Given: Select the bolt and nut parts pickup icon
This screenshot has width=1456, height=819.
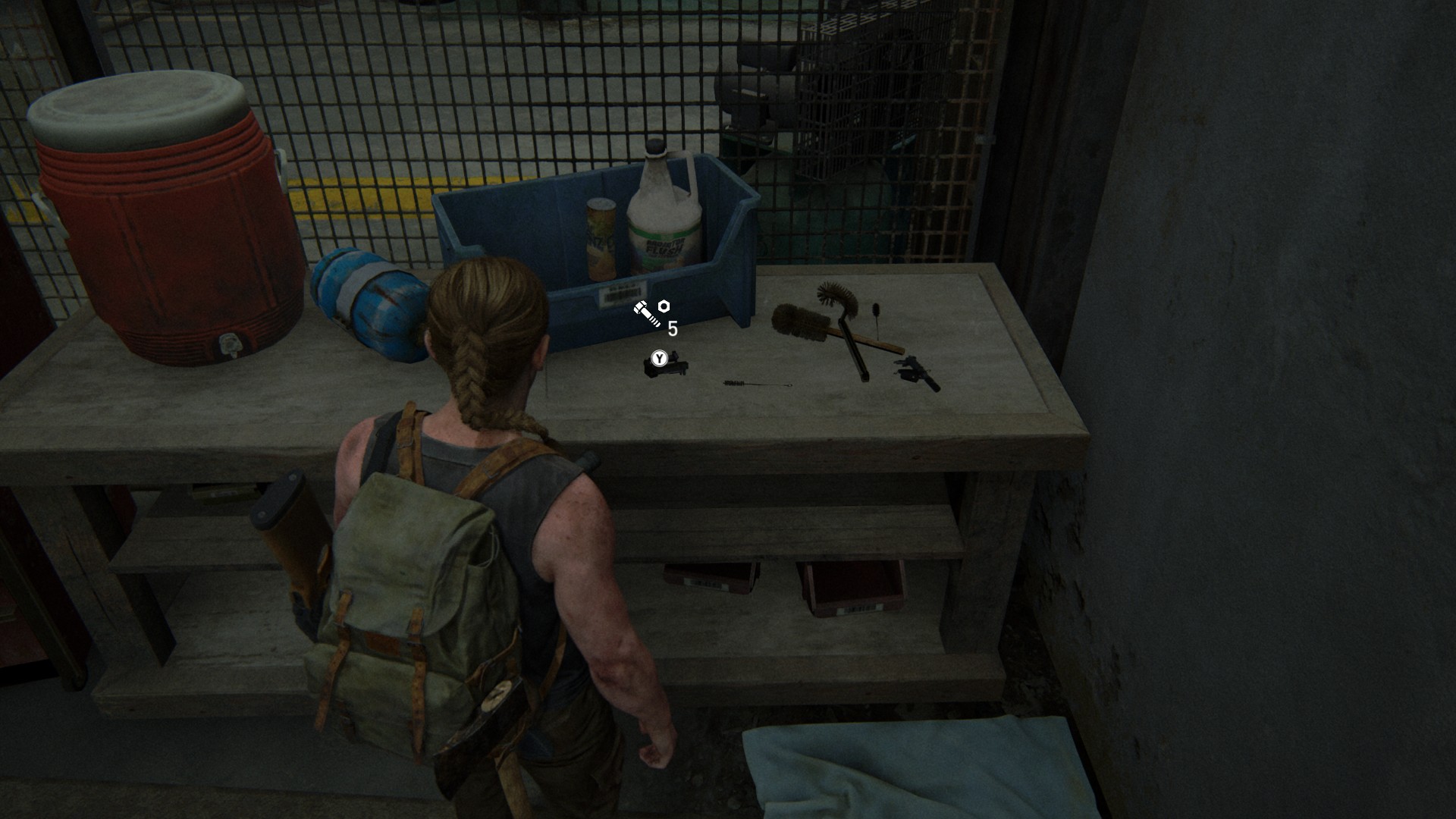Looking at the screenshot, I should click(651, 312).
